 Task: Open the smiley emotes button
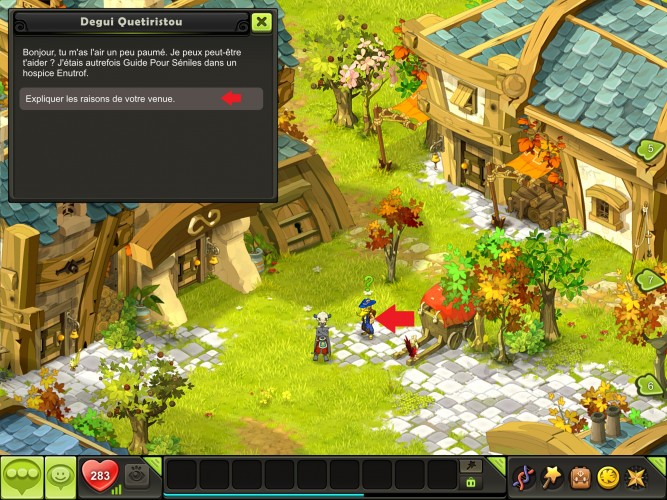click(x=61, y=474)
